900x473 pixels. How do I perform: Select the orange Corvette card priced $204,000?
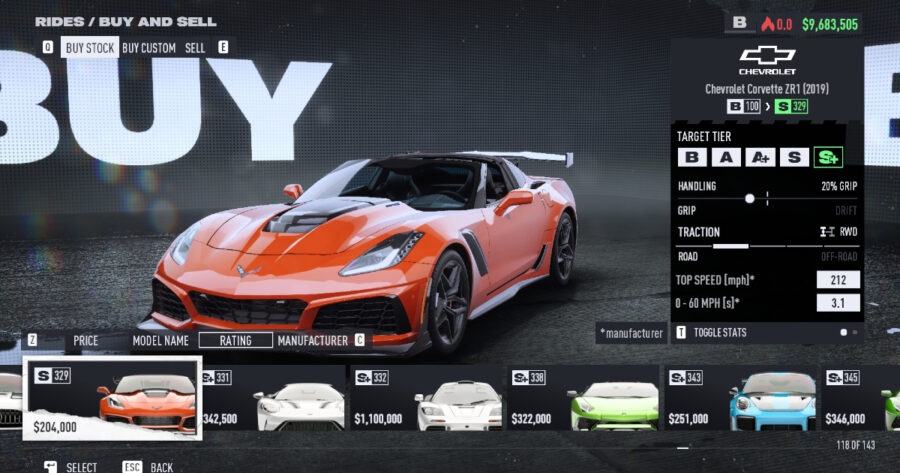(113, 400)
